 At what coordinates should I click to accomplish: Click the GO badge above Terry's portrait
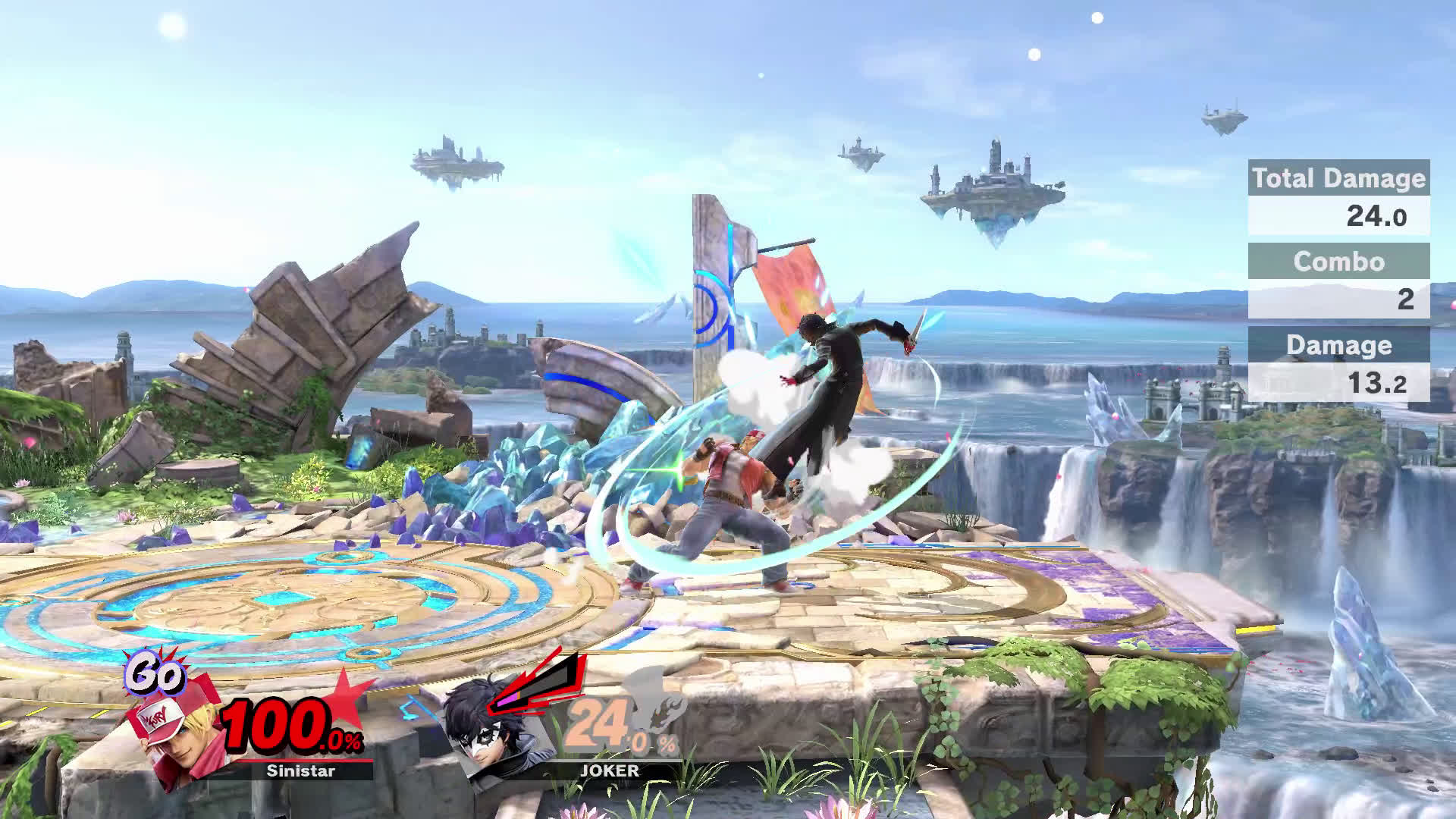[155, 673]
